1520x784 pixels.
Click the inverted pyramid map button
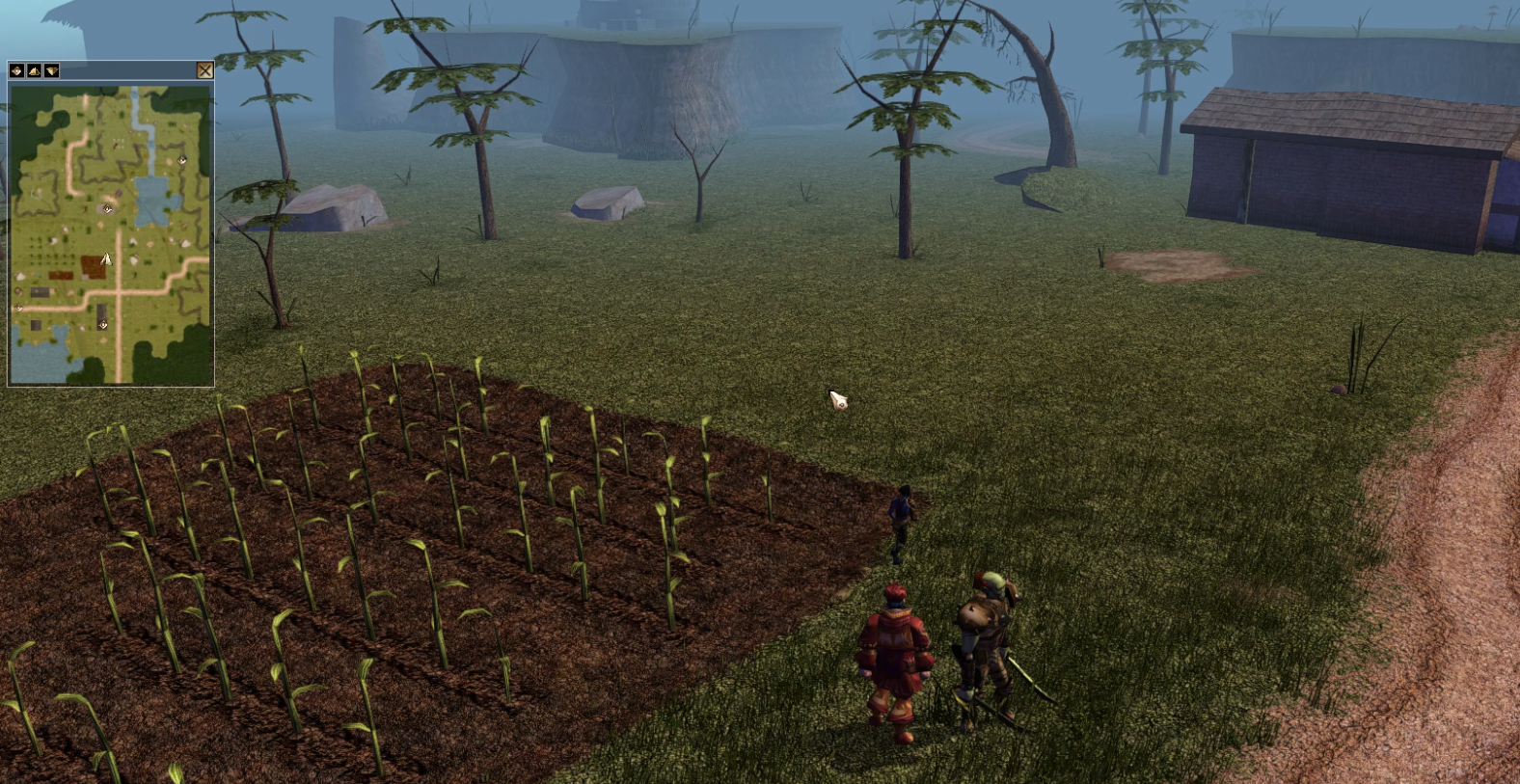click(x=51, y=70)
